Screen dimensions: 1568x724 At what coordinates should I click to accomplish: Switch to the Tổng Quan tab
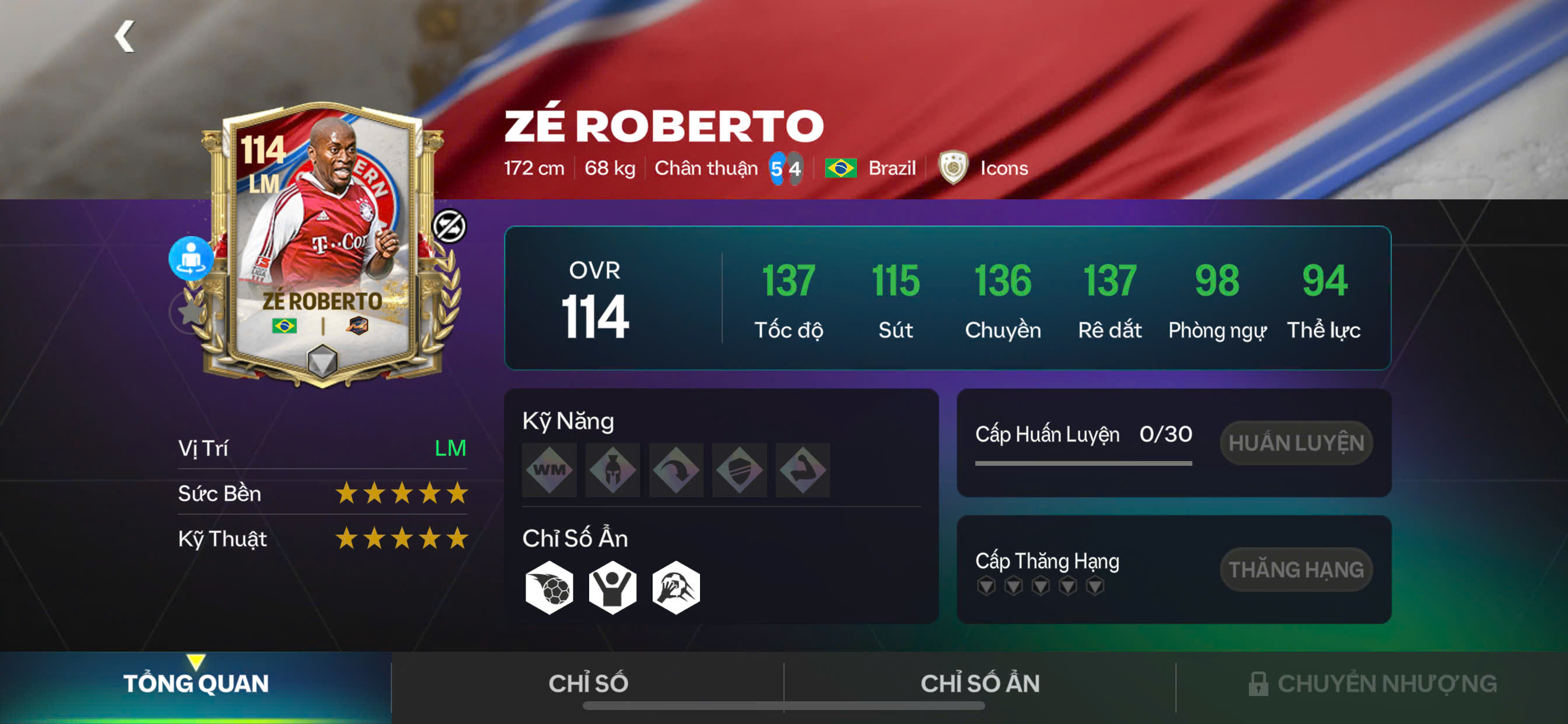tap(195, 684)
